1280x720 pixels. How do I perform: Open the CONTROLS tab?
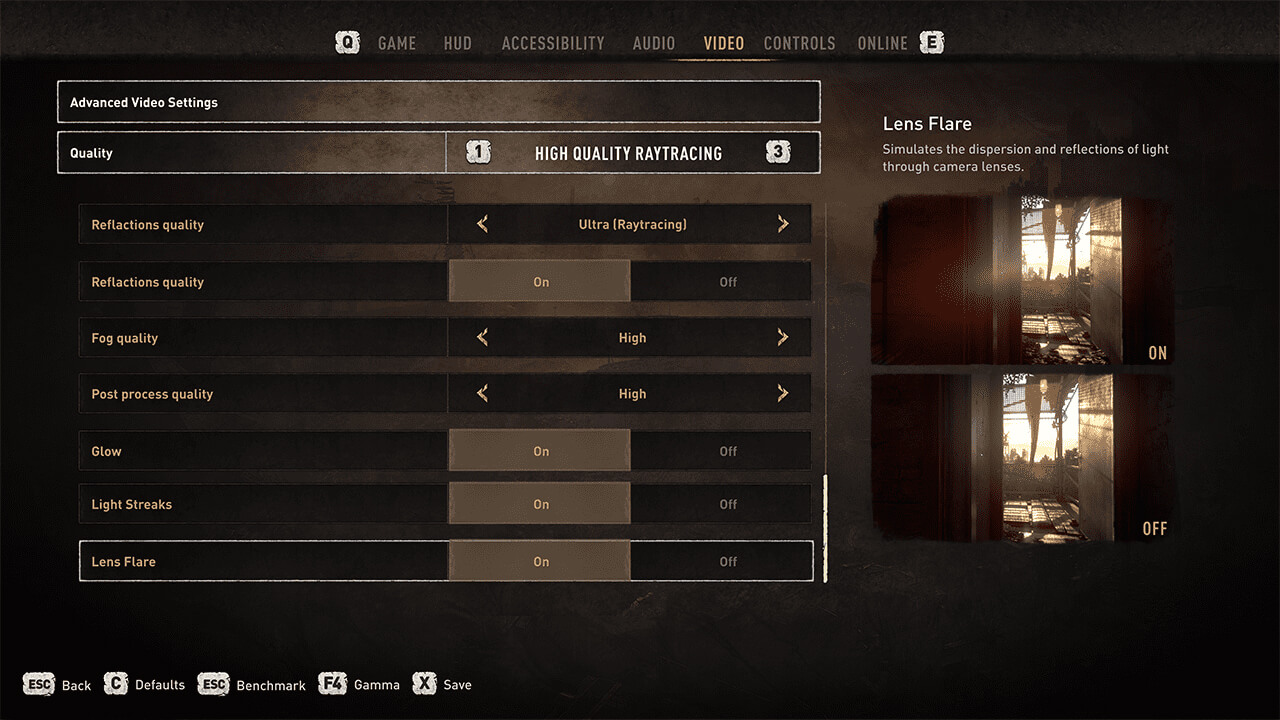tap(799, 43)
